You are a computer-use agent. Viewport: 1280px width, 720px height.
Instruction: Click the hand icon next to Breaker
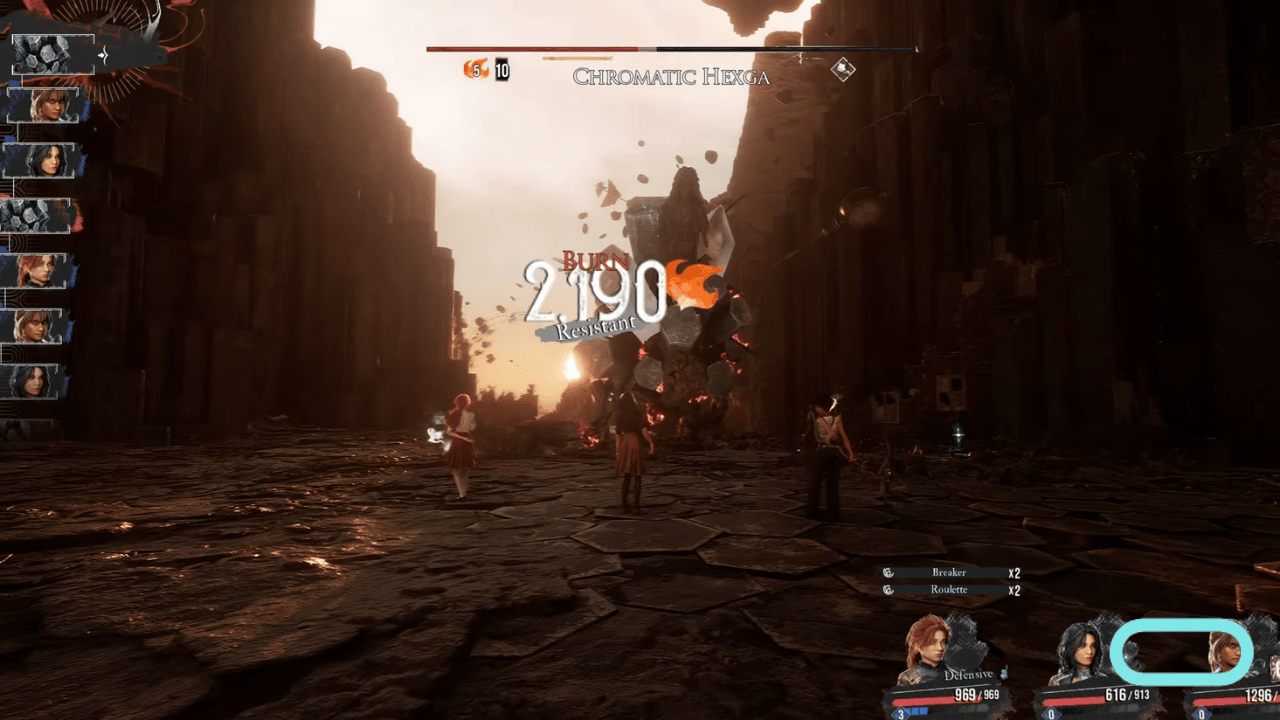click(888, 573)
